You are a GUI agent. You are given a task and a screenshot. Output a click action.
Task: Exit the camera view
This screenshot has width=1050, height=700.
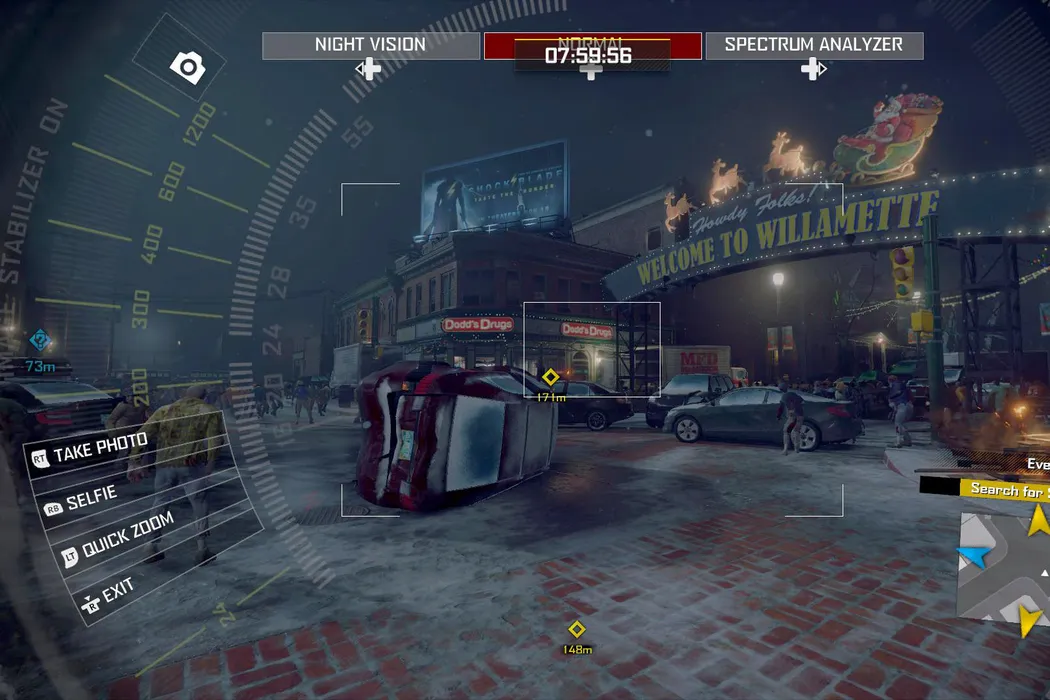point(117,589)
